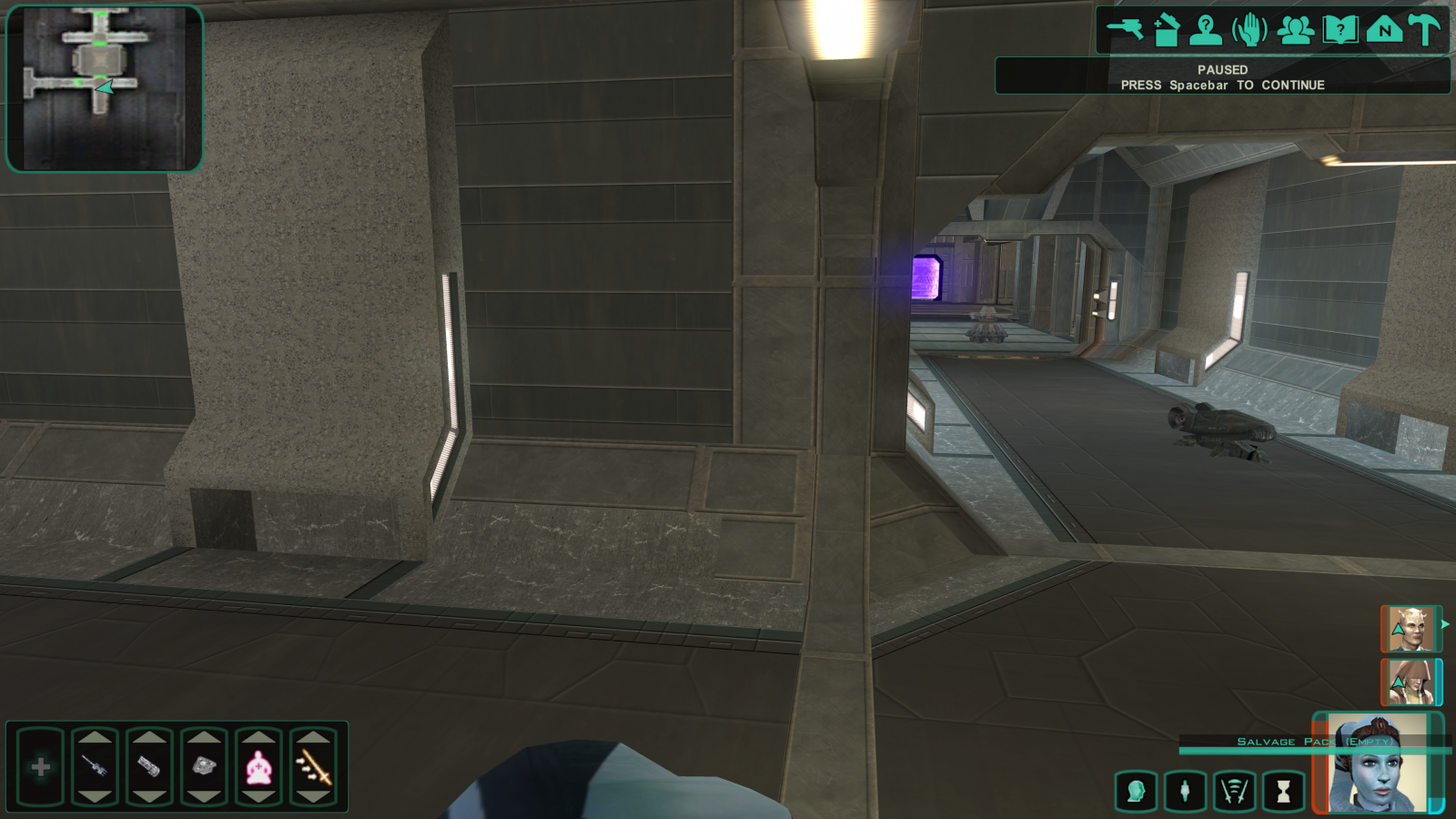Toggle the hourglass pause button

[x=1283, y=792]
